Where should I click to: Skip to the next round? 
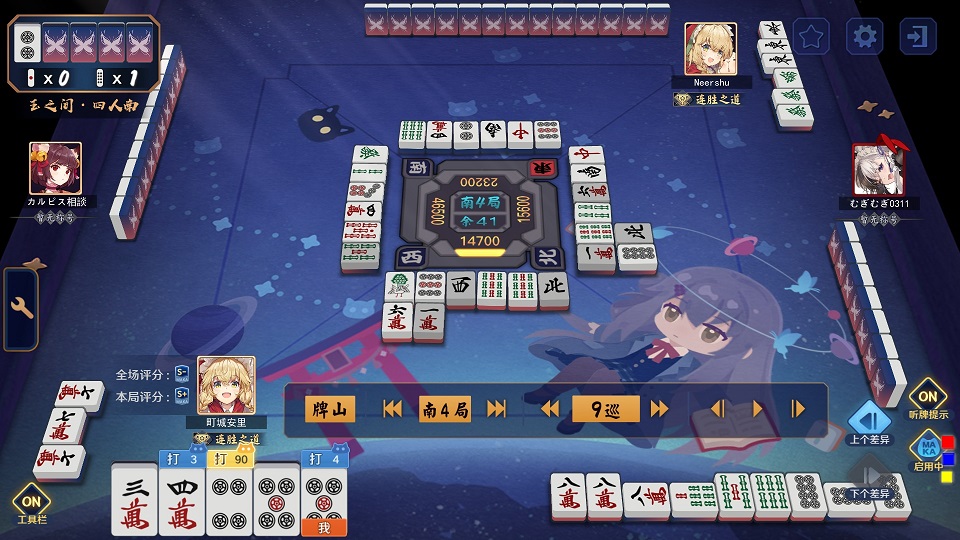pos(497,409)
